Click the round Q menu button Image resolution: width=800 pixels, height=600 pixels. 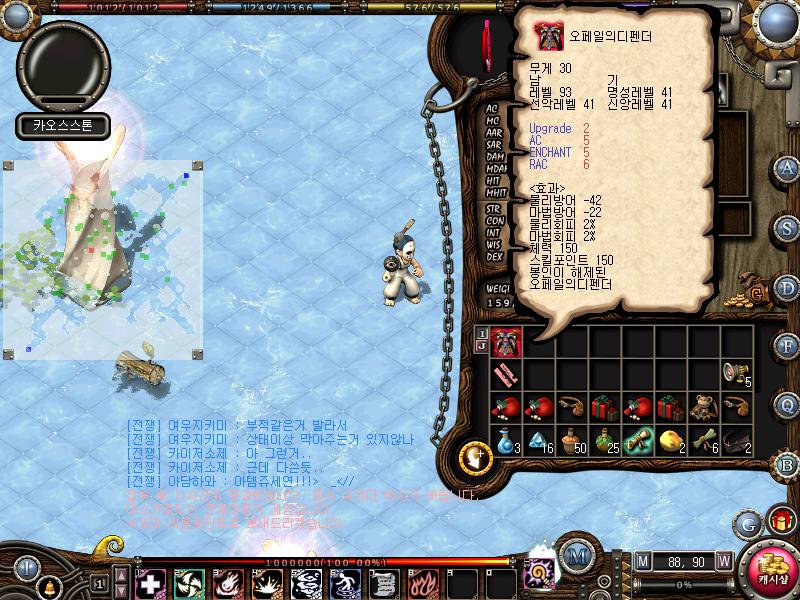pos(787,404)
